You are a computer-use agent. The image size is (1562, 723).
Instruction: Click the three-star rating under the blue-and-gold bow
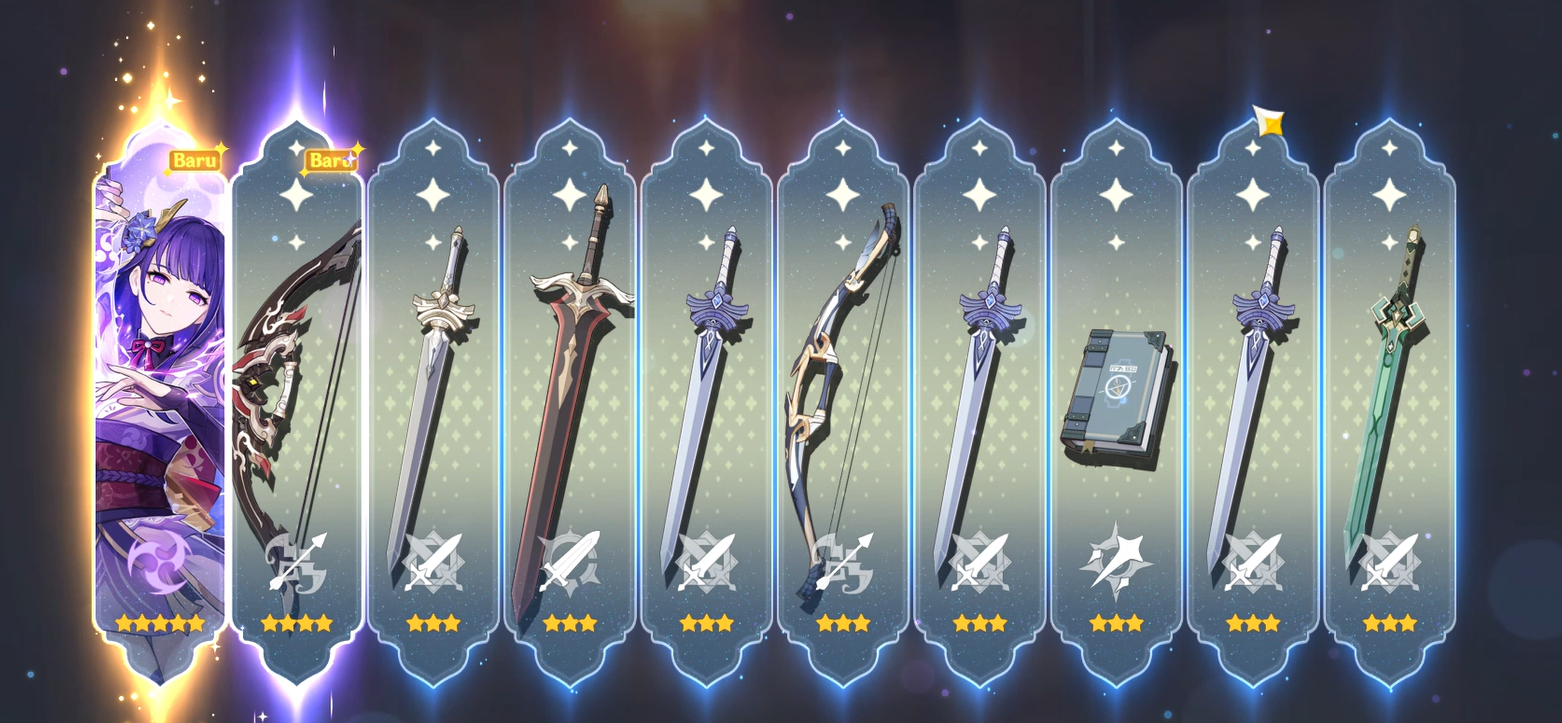[841, 622]
